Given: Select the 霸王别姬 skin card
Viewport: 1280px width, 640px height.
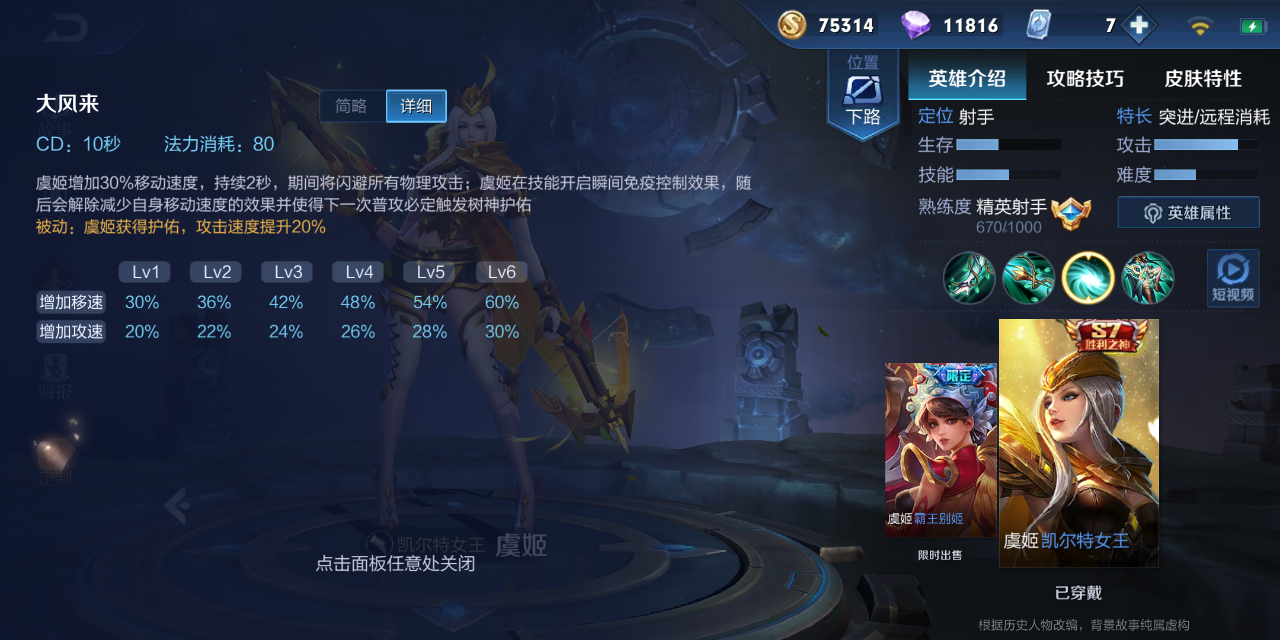Looking at the screenshot, I should pyautogui.click(x=940, y=450).
